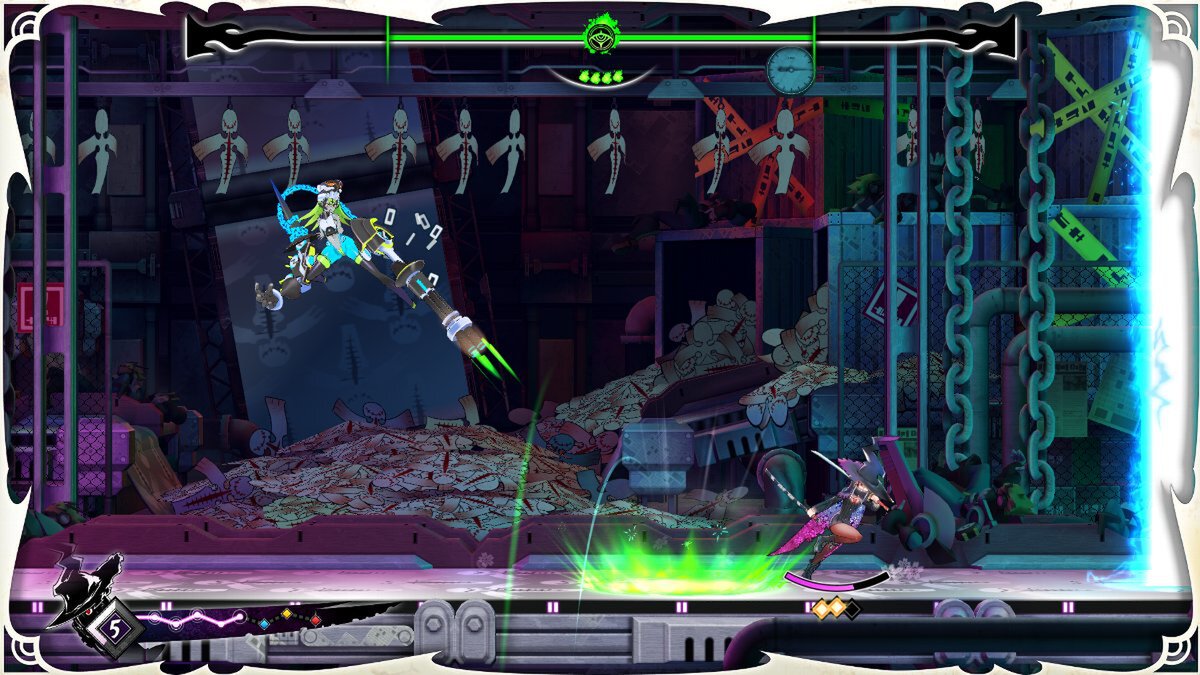1200x675 pixels.
Task: Select the yellow diamond gem in the chain
Action: coord(287,614)
